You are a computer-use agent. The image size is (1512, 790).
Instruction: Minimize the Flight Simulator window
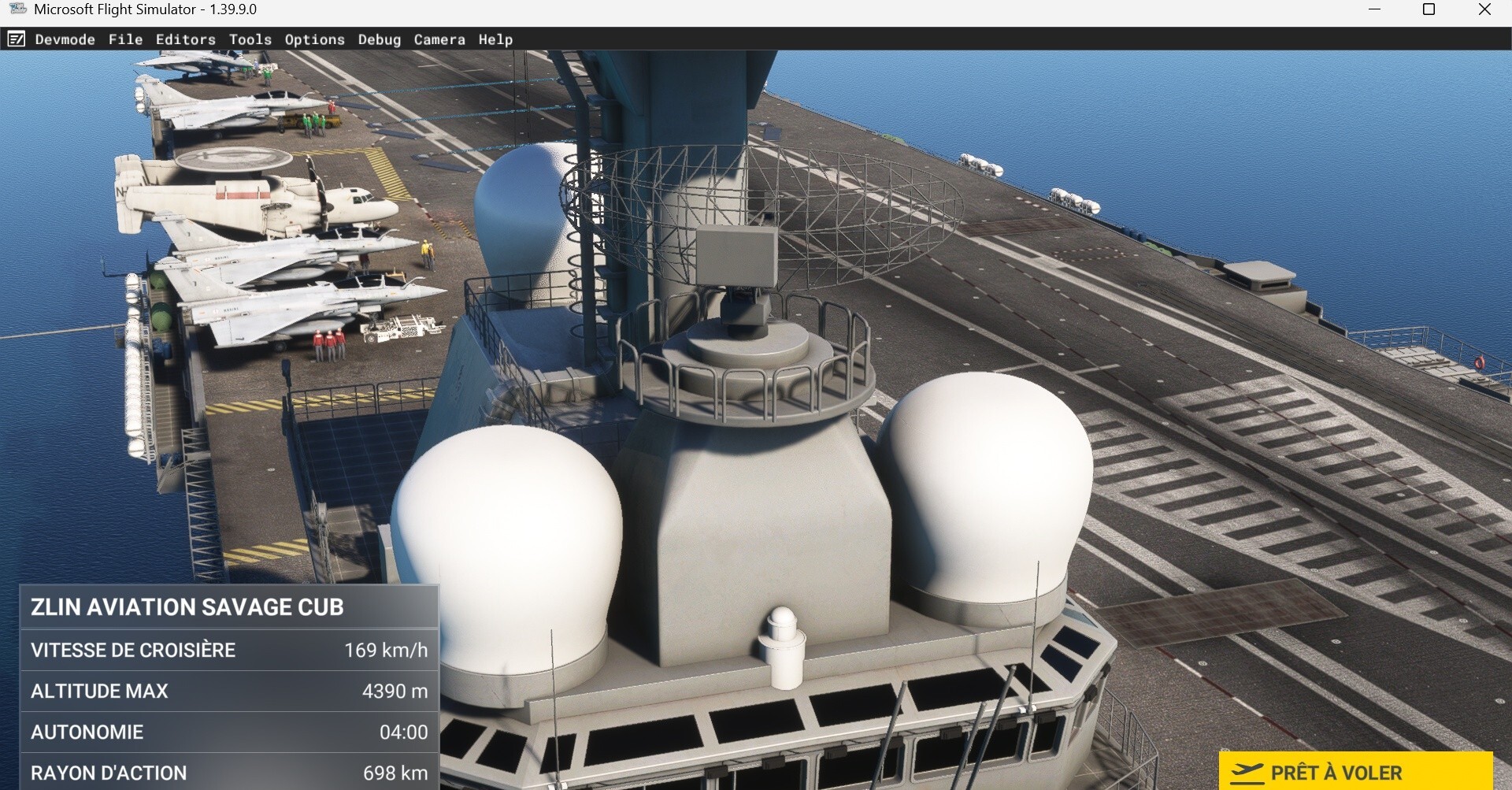1374,9
